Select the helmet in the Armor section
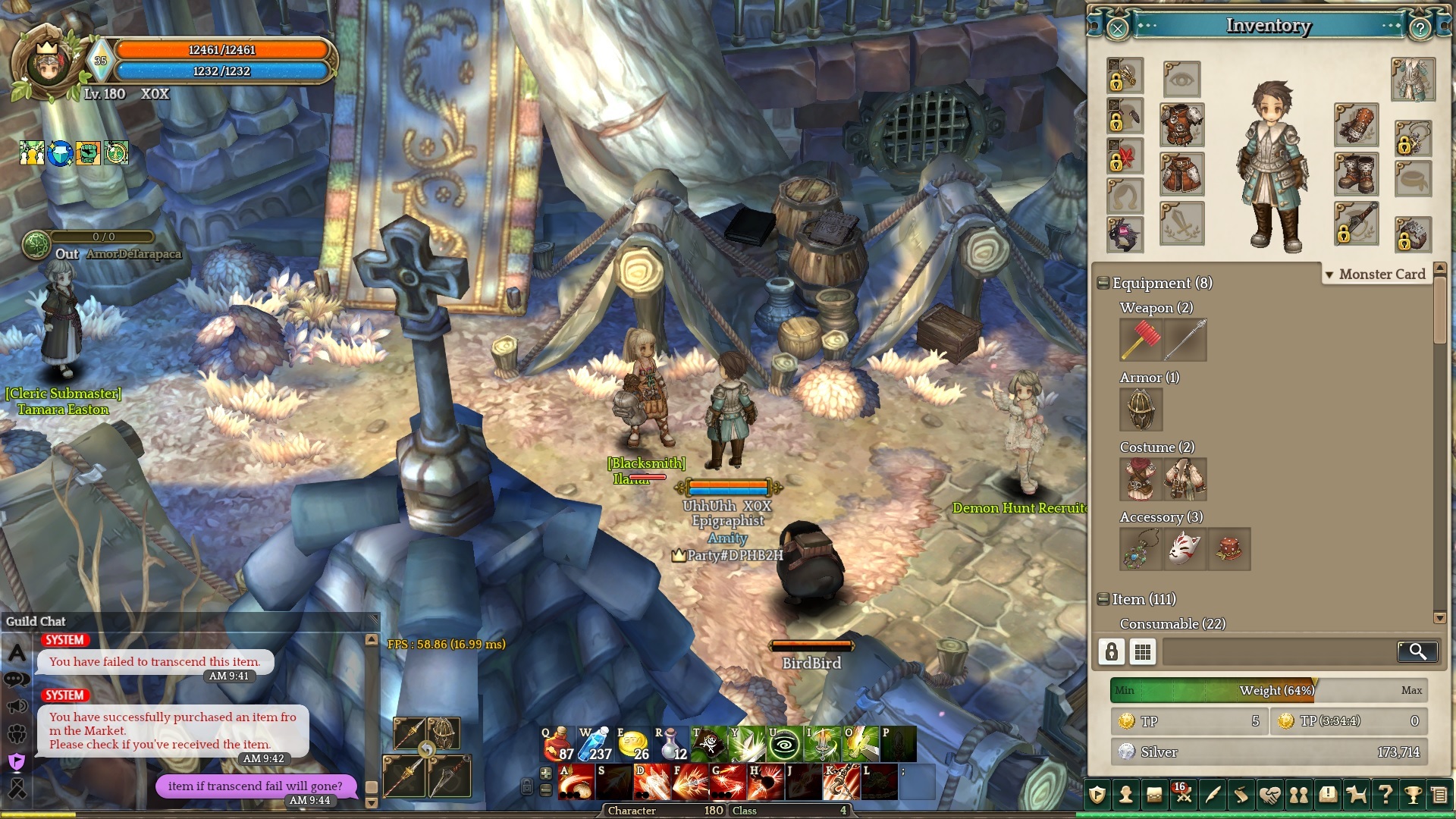 [x=1141, y=409]
